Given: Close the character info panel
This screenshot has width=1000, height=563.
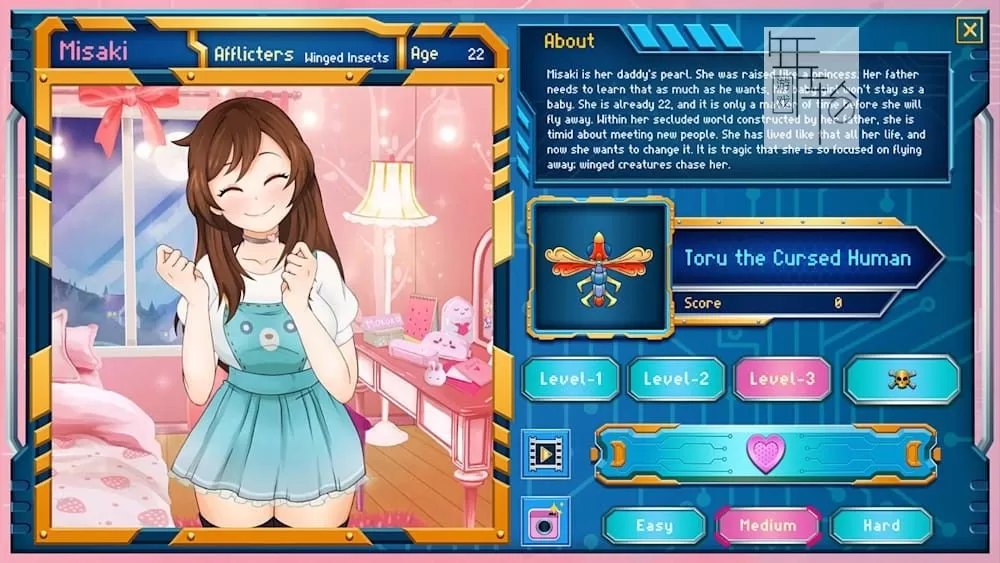Looking at the screenshot, I should point(969,30).
